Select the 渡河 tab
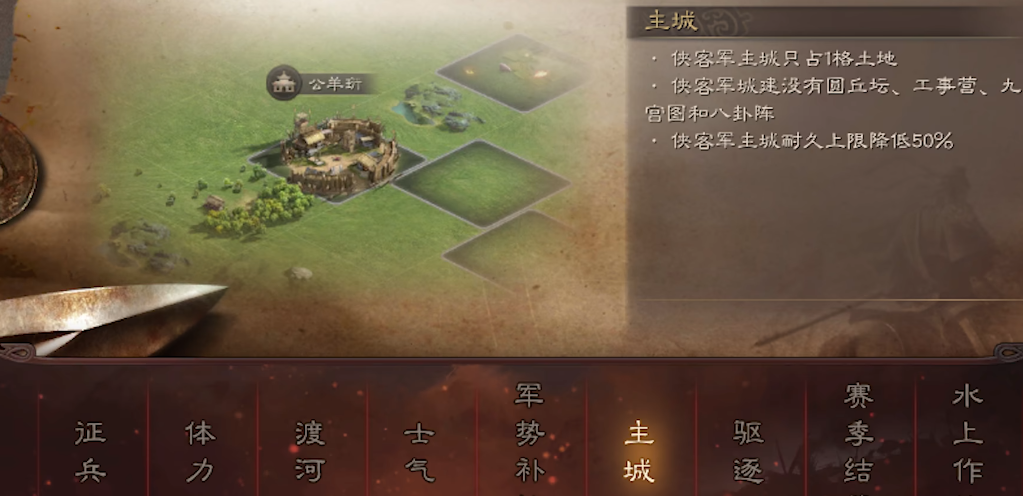Image resolution: width=1023 pixels, height=496 pixels. [x=310, y=451]
